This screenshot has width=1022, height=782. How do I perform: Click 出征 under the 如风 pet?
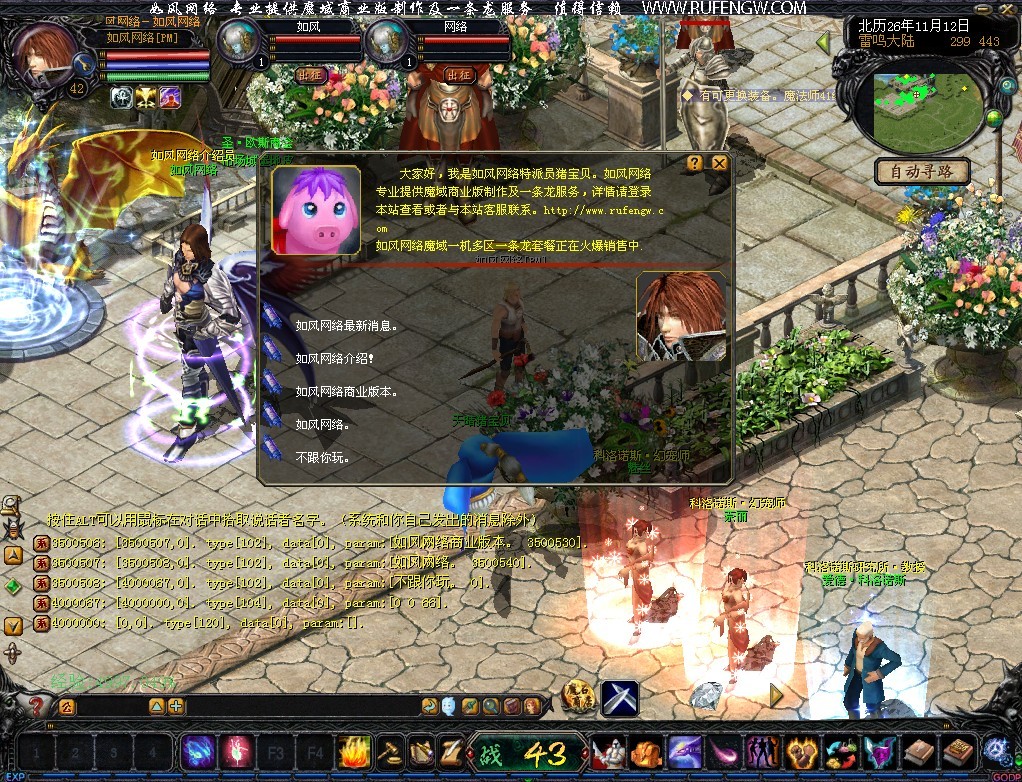tap(310, 75)
